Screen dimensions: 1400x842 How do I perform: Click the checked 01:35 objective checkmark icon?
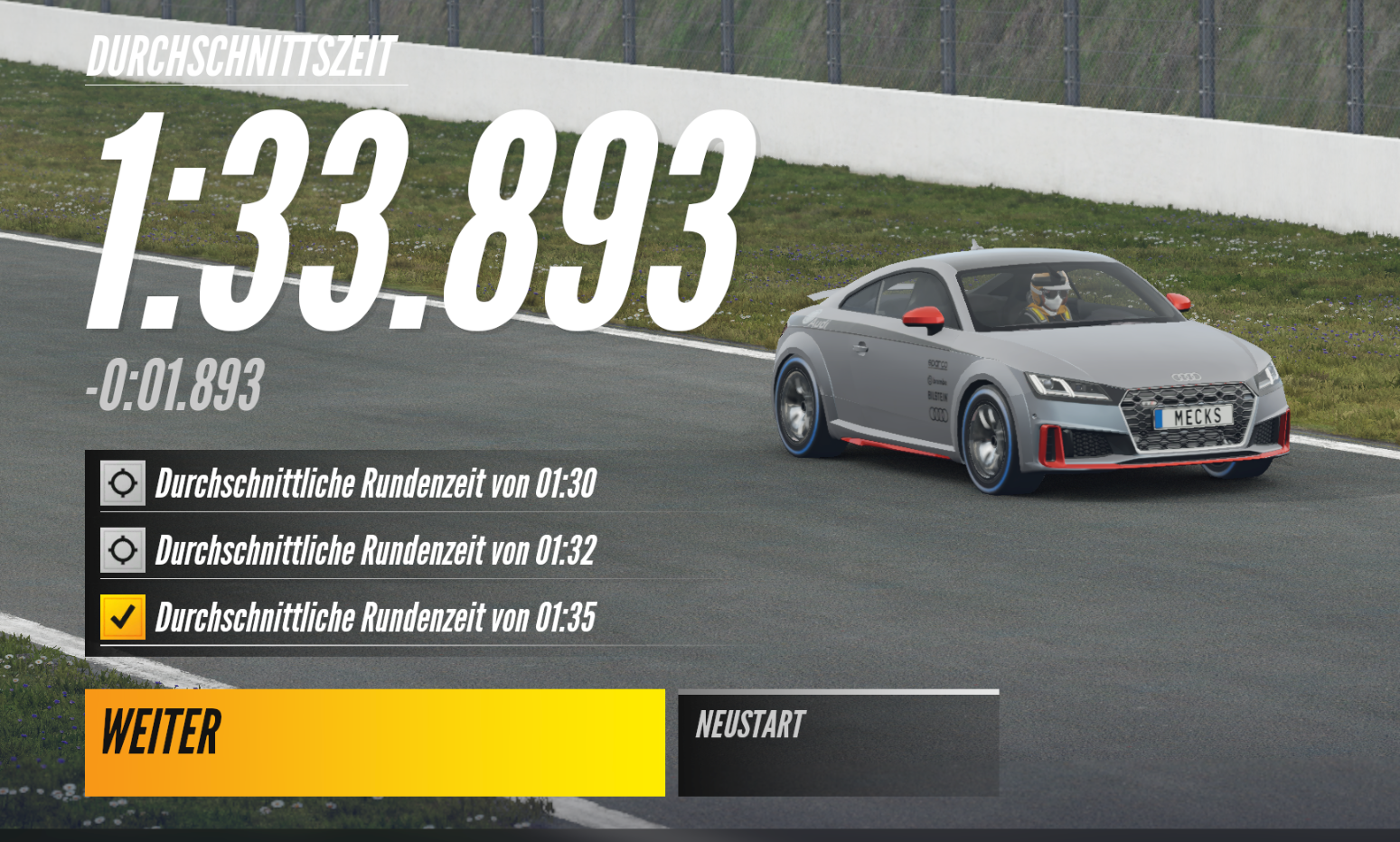click(123, 614)
